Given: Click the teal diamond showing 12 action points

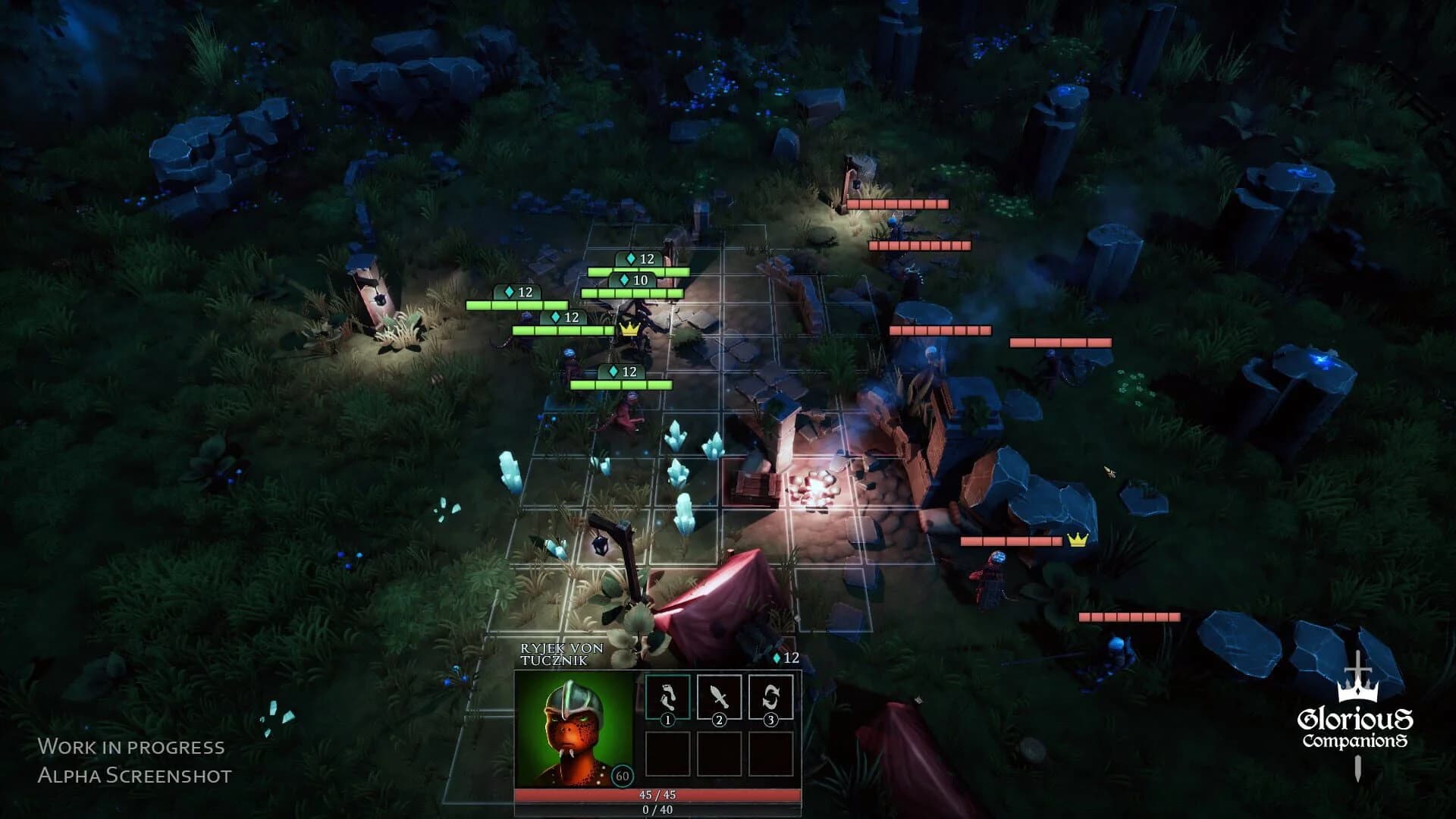Looking at the screenshot, I should click(779, 658).
